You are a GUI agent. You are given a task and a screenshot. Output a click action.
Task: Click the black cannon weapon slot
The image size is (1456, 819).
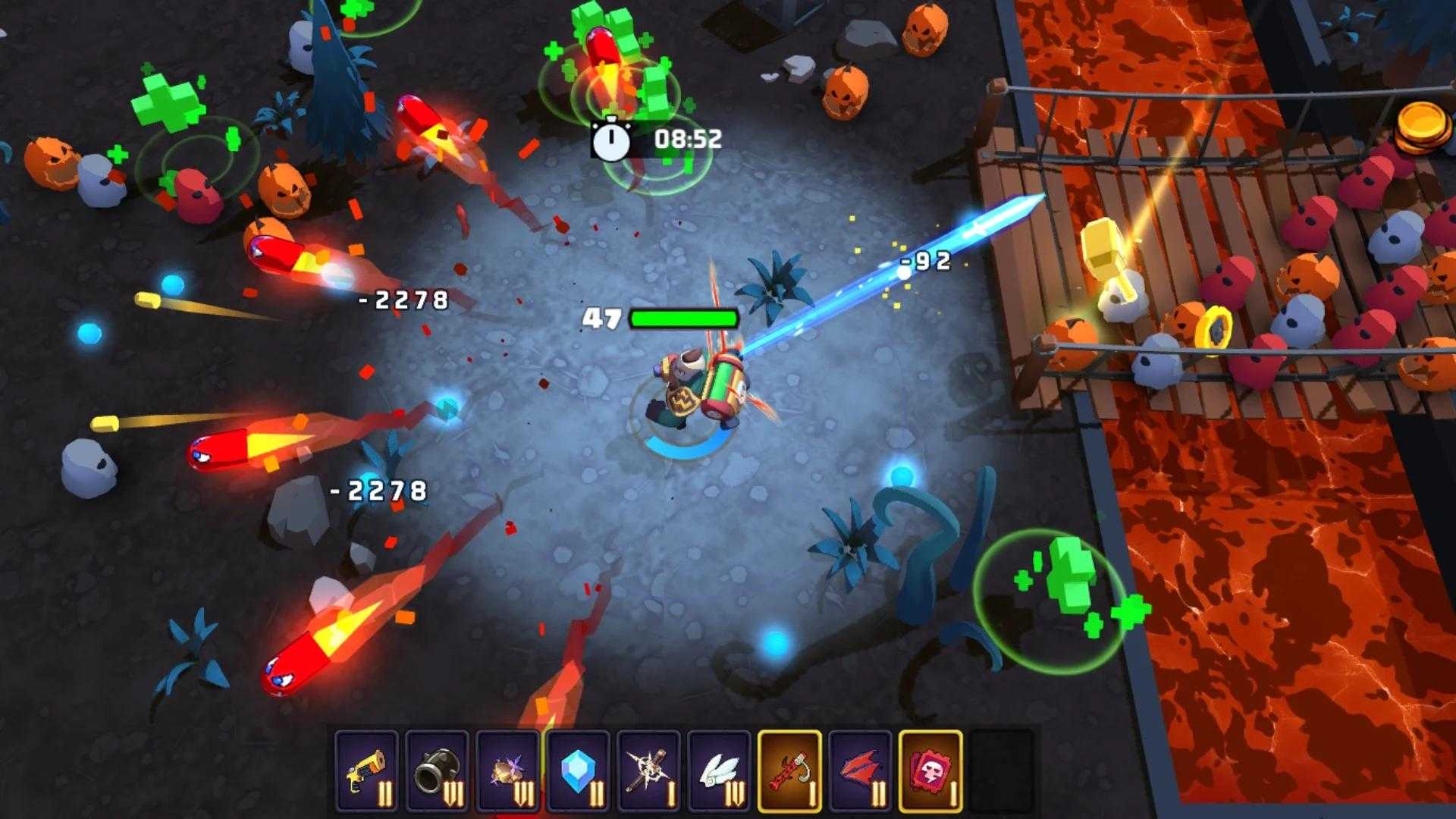(437, 771)
